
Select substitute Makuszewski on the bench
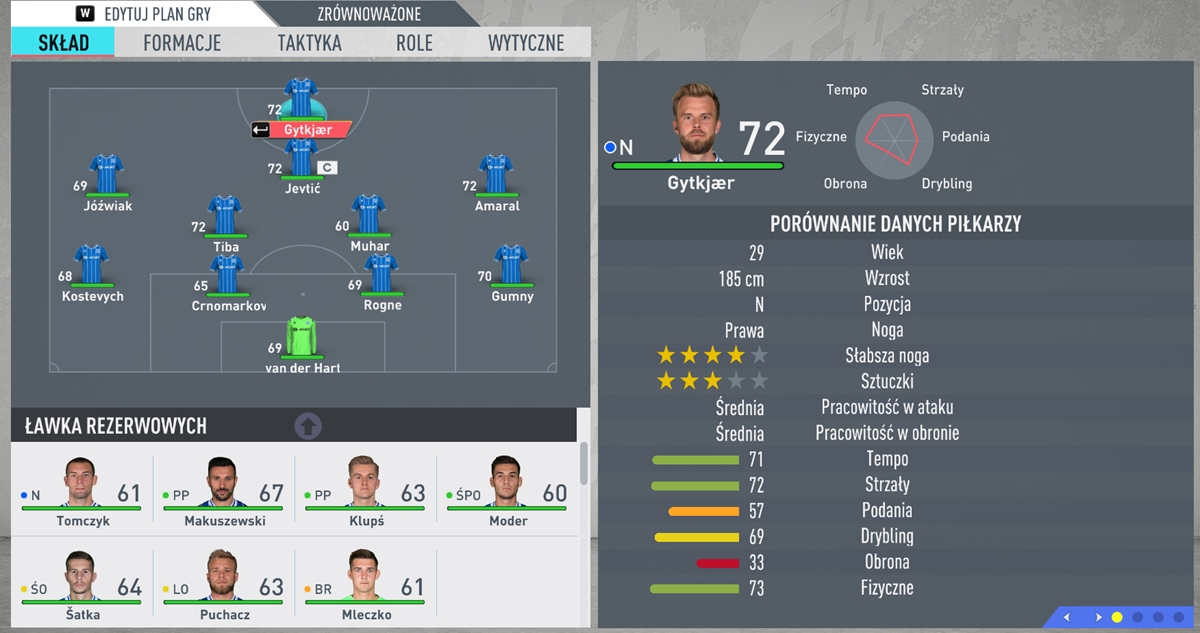[224, 491]
